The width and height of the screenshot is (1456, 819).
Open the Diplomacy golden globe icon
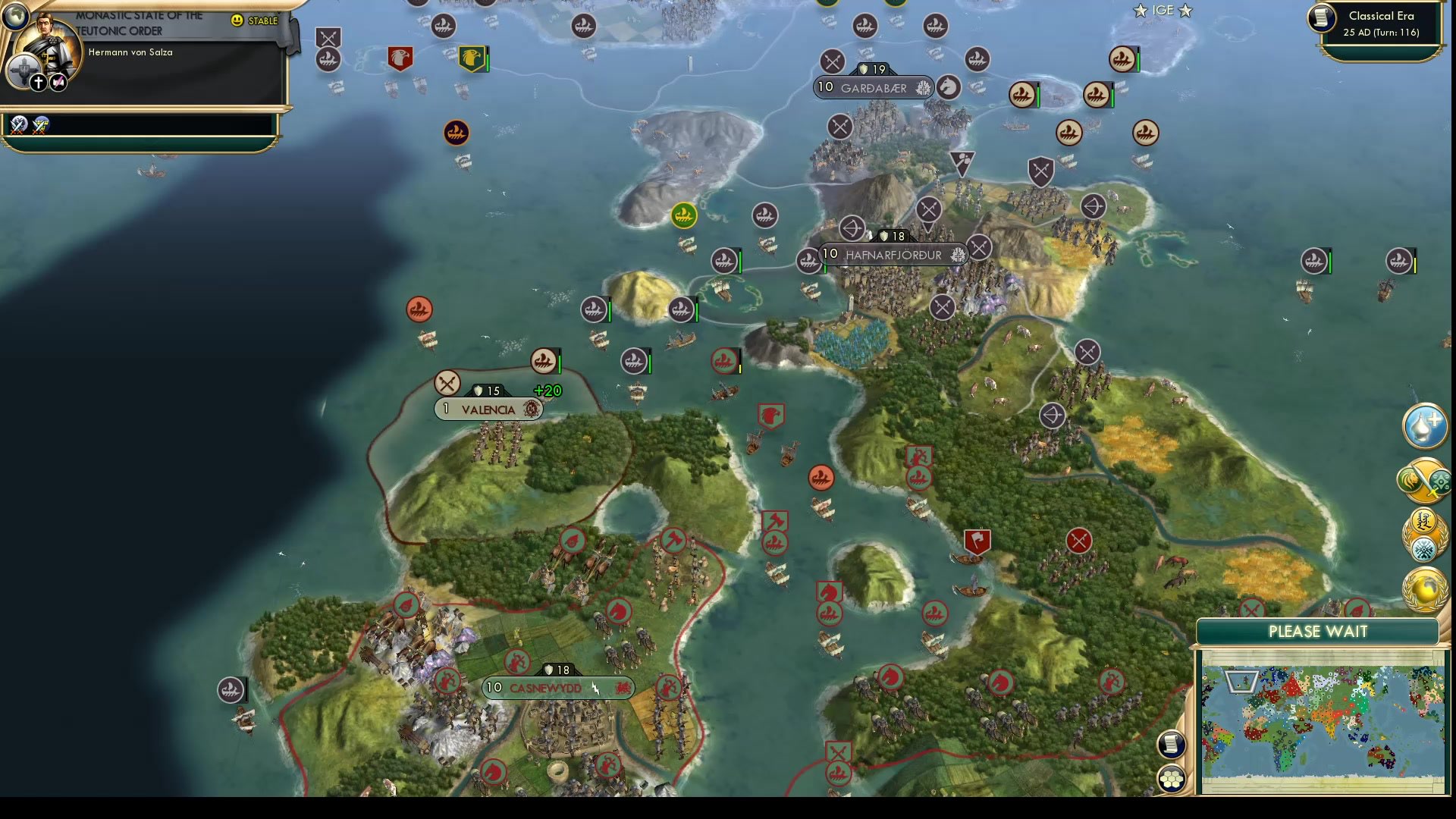tap(1423, 588)
